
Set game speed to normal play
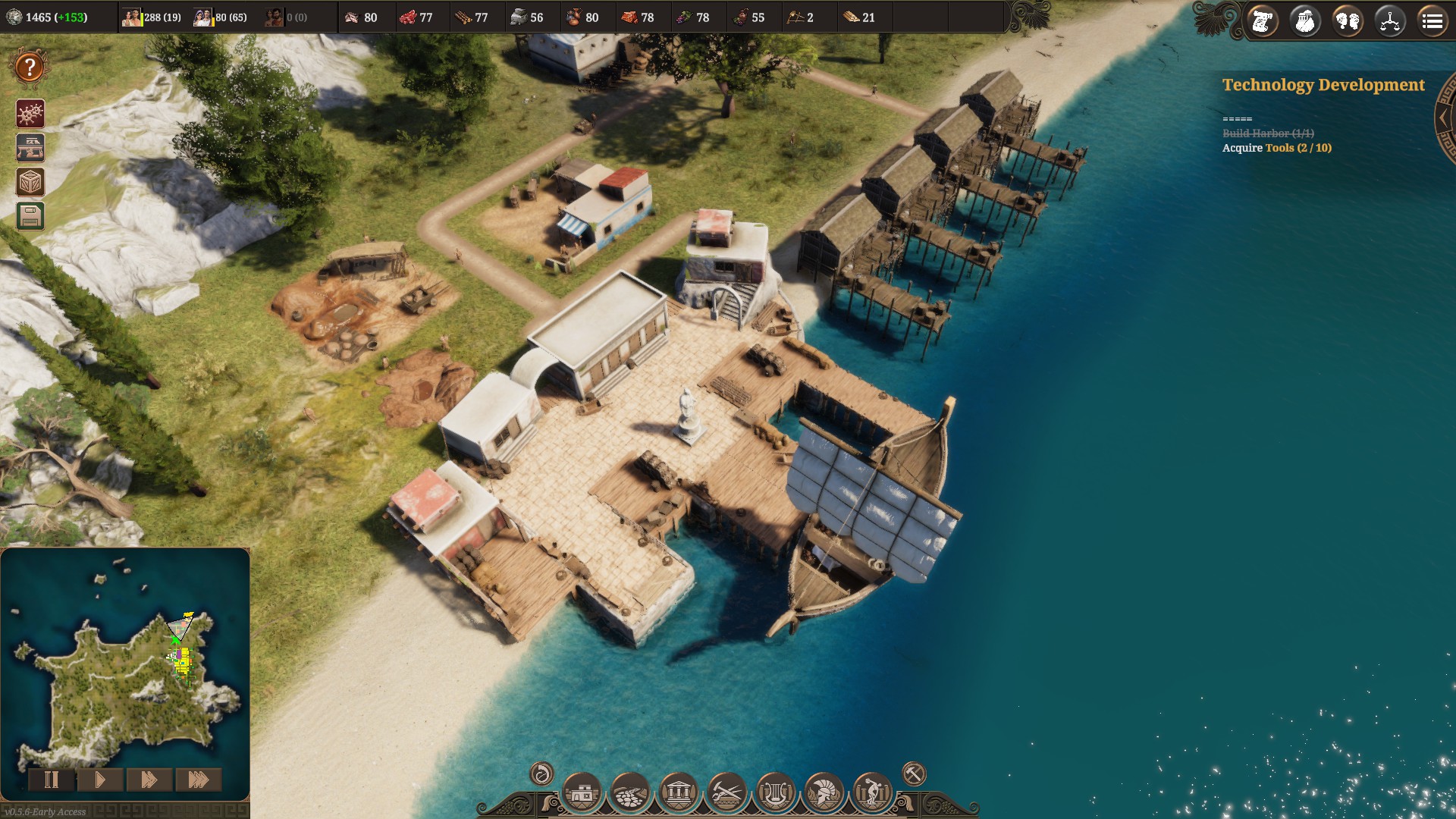(x=100, y=780)
